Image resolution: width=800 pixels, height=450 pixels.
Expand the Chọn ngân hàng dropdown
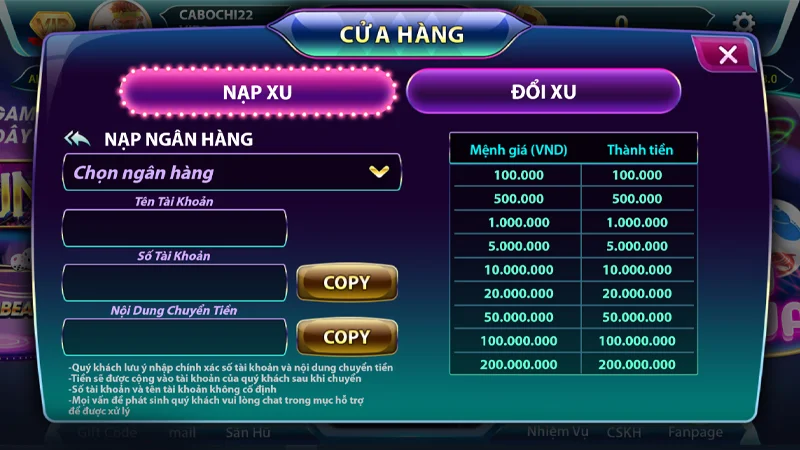point(232,172)
